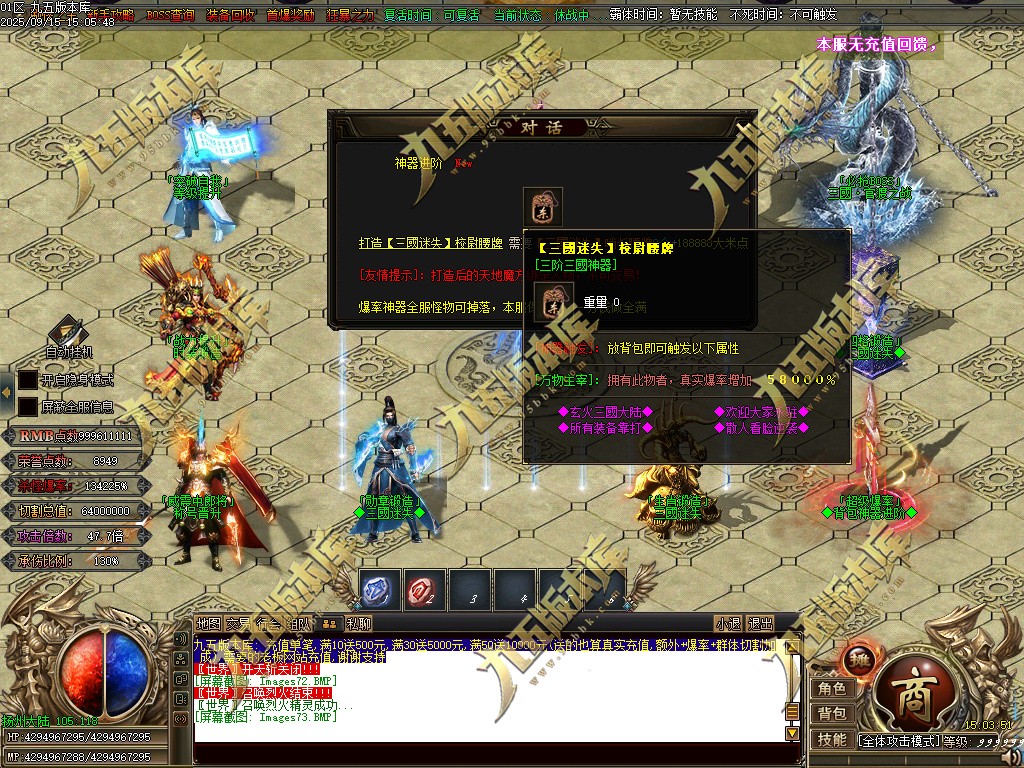Click the 小退 logout button
This screenshot has height=768, width=1024.
(728, 623)
